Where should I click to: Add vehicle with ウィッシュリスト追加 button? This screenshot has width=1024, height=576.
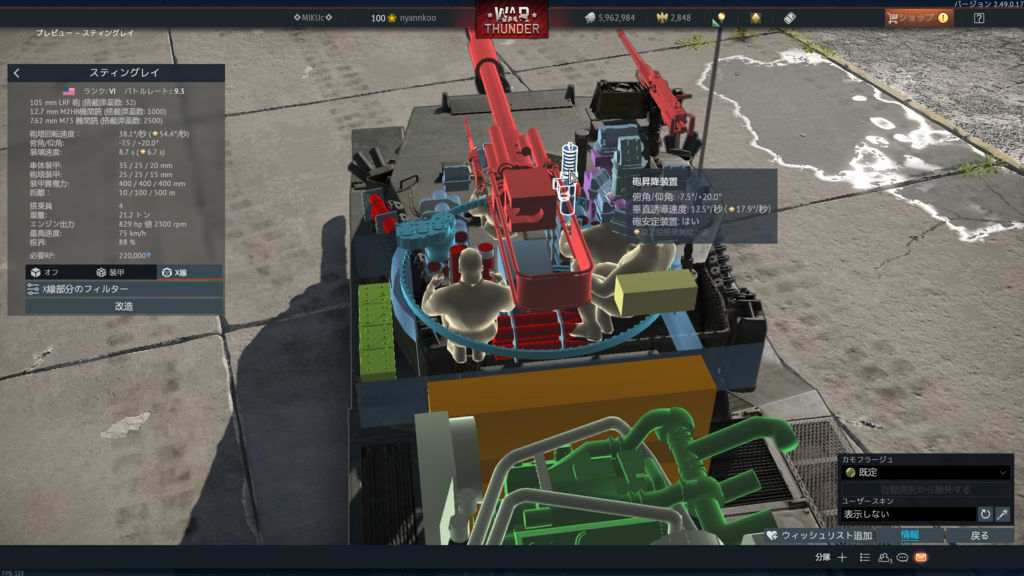point(819,536)
